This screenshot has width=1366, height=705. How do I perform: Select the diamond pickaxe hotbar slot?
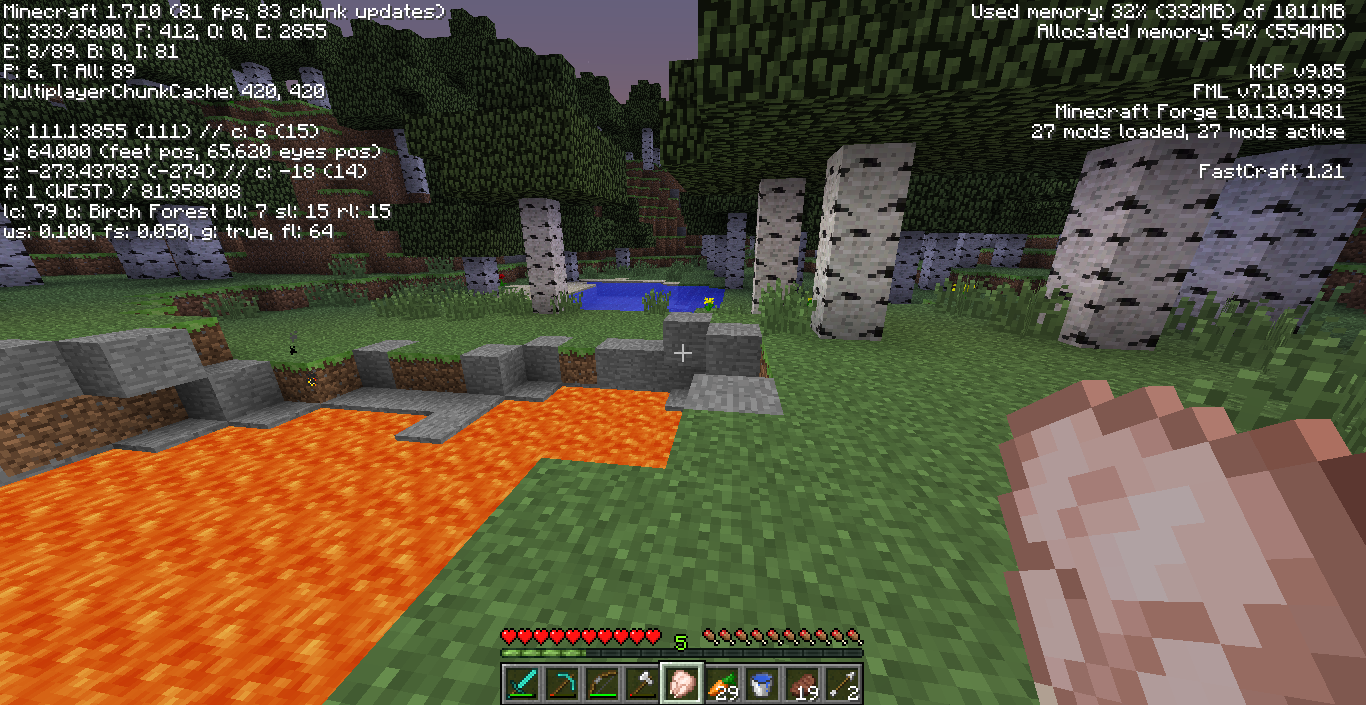562,684
